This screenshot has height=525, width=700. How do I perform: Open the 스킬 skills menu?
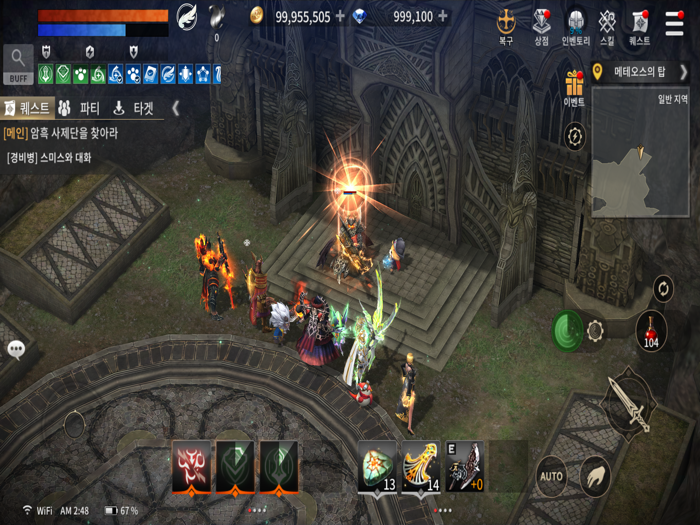607,24
